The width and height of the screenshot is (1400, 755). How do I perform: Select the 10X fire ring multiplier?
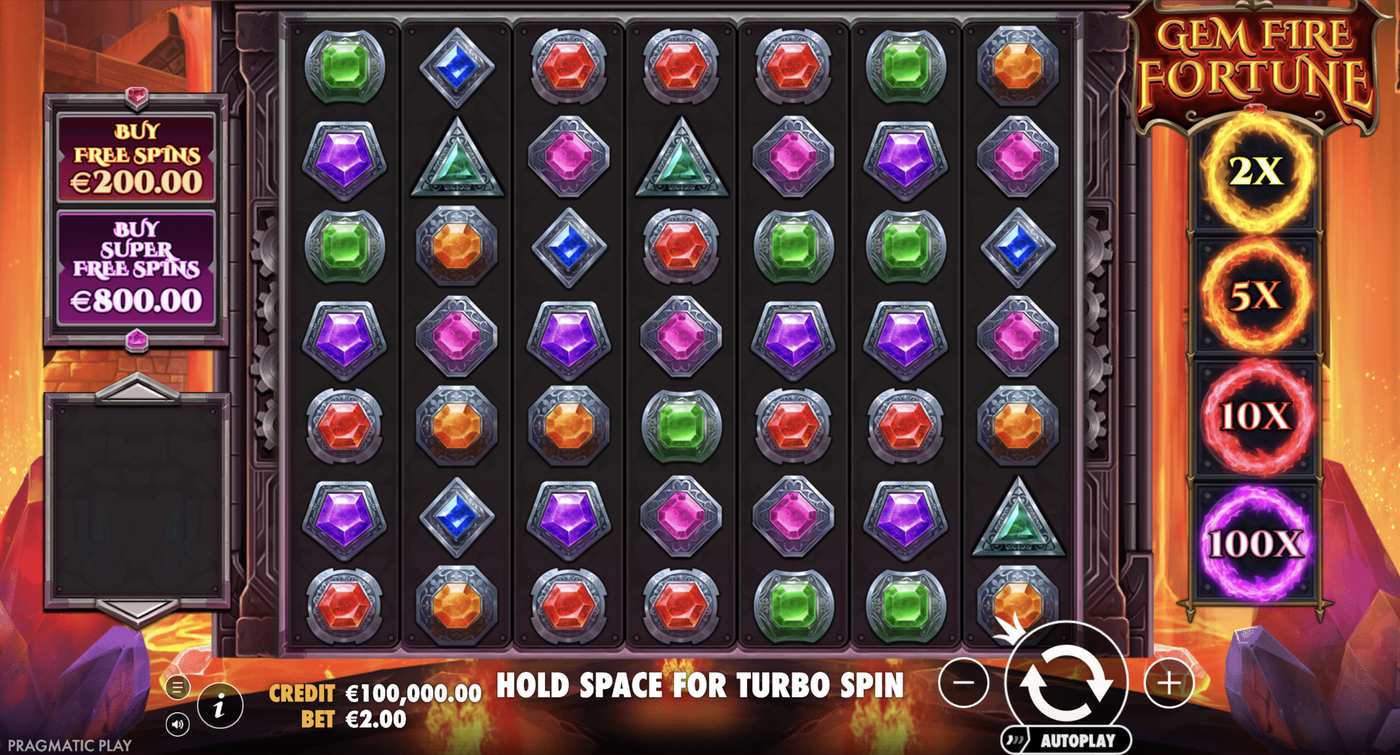point(1253,412)
